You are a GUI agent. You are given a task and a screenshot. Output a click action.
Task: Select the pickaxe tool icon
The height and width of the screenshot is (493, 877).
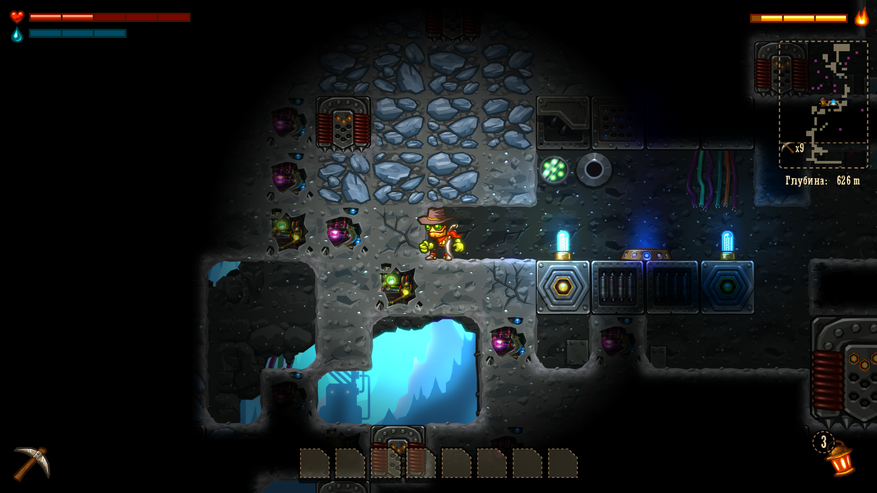tap(30, 462)
